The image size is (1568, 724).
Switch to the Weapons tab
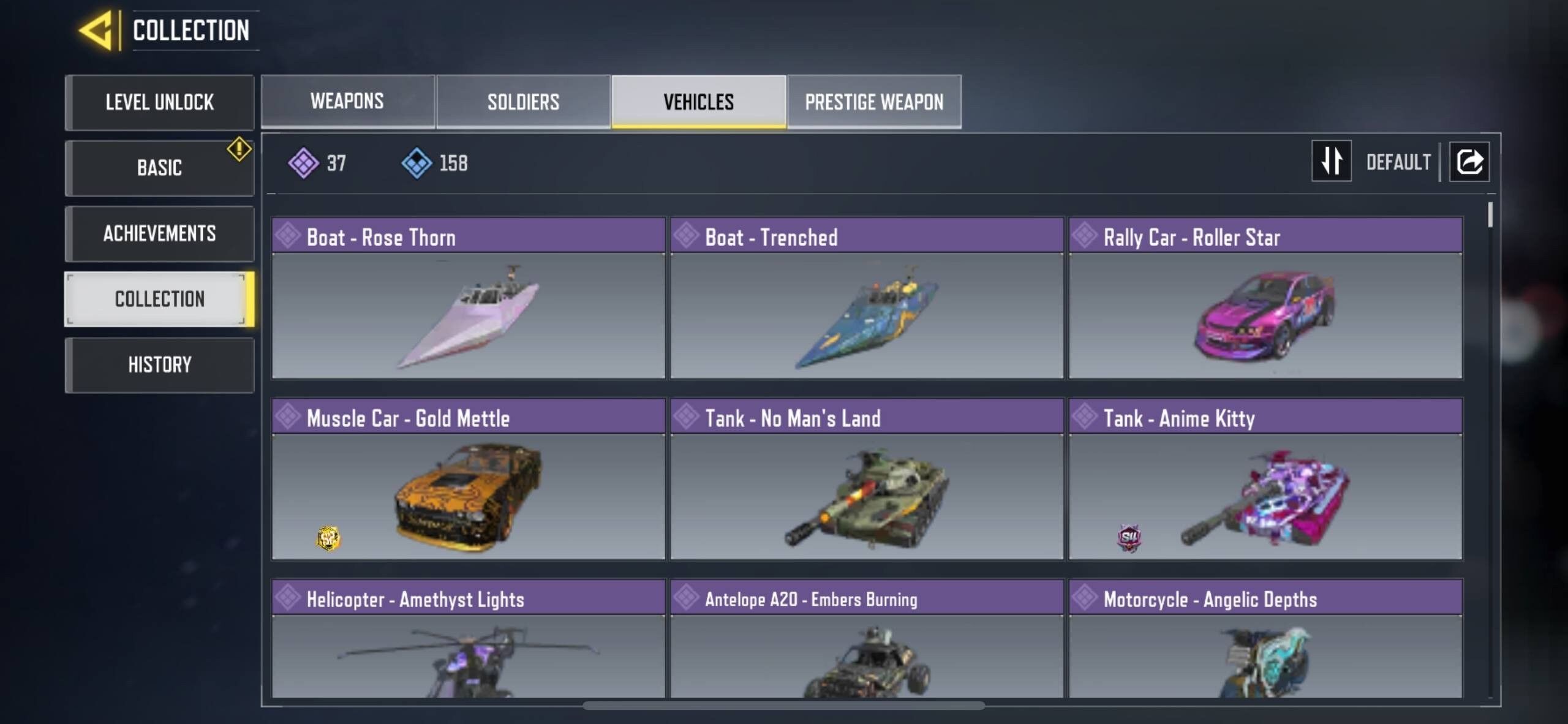click(348, 101)
